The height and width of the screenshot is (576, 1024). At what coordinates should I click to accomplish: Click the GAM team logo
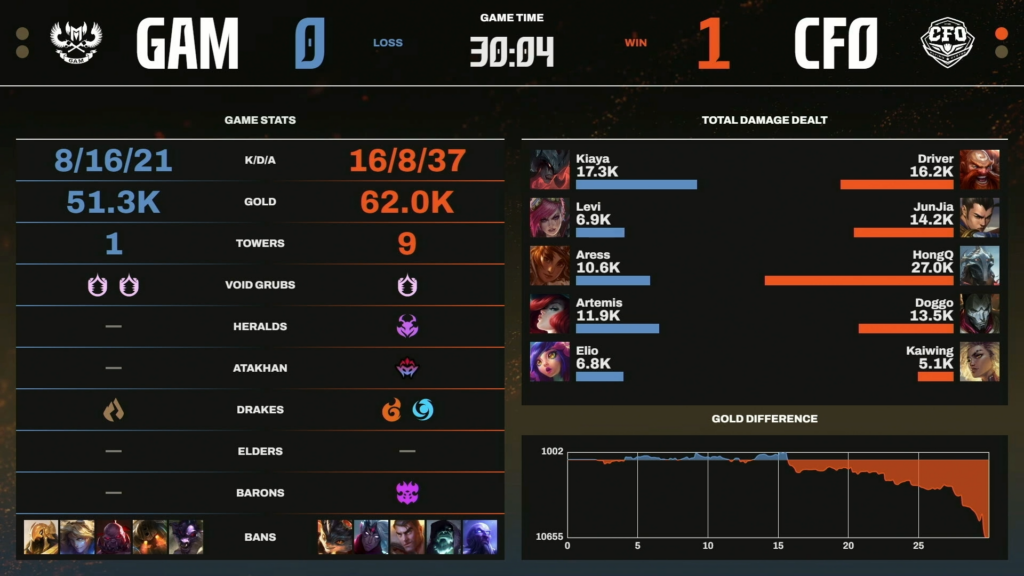(76, 42)
